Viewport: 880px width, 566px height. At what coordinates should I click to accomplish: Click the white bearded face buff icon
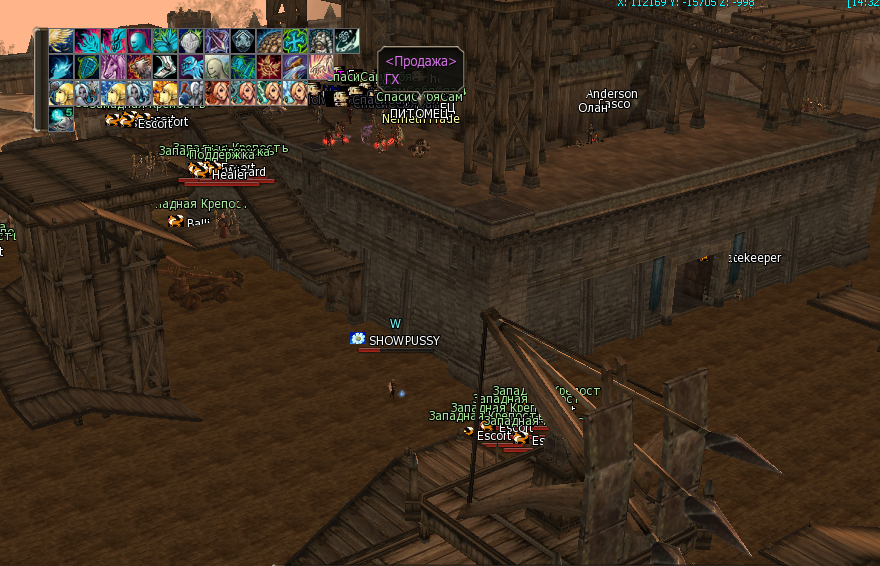tap(321, 41)
